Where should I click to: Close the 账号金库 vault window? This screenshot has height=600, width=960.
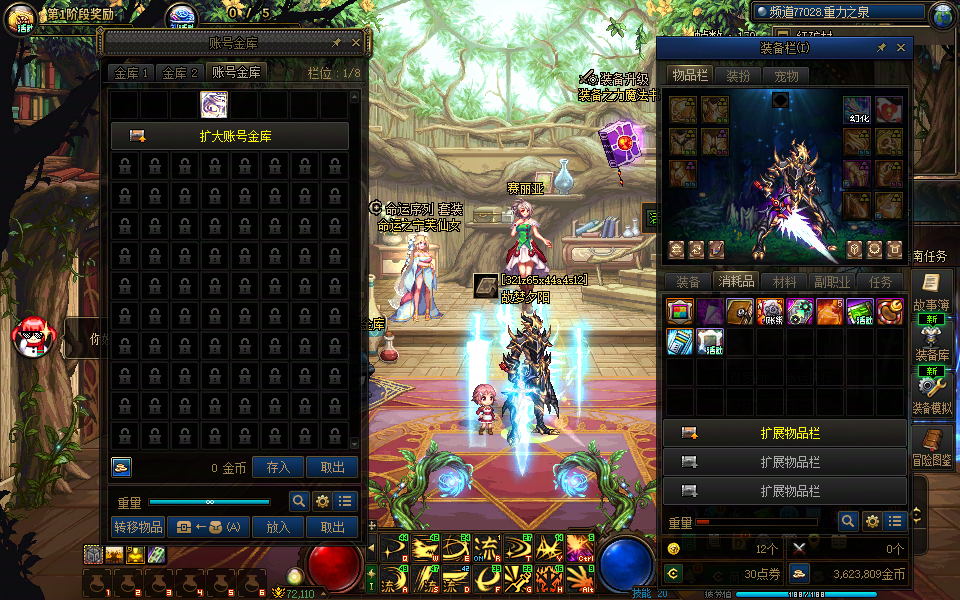coord(357,43)
